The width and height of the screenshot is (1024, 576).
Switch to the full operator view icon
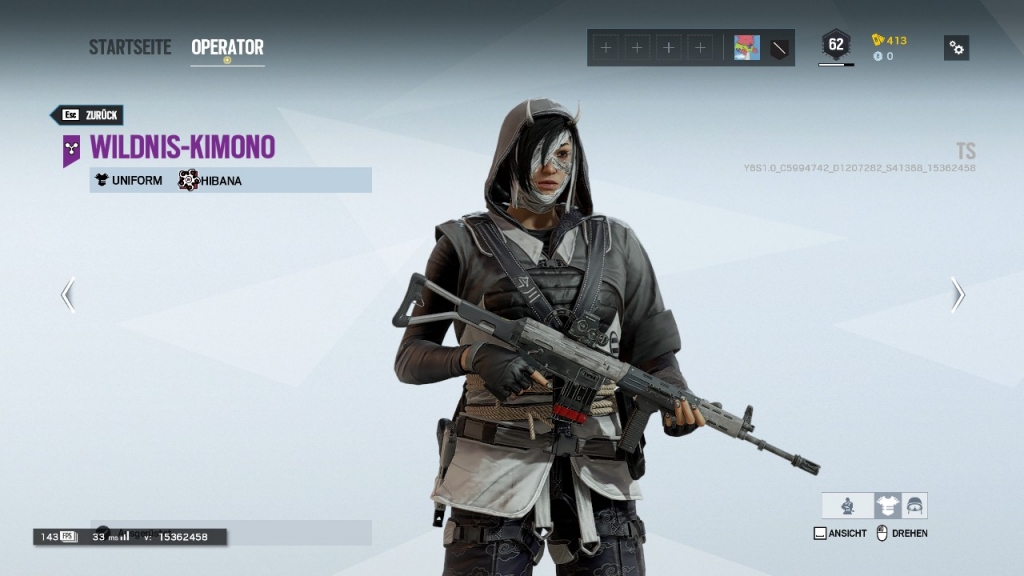coord(848,506)
